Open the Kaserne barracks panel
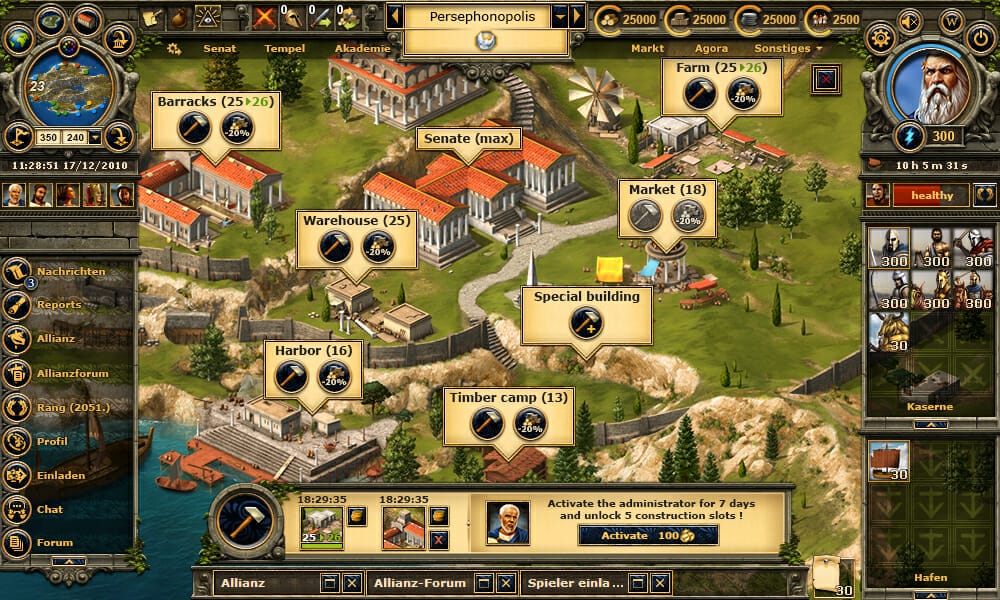 [x=931, y=407]
